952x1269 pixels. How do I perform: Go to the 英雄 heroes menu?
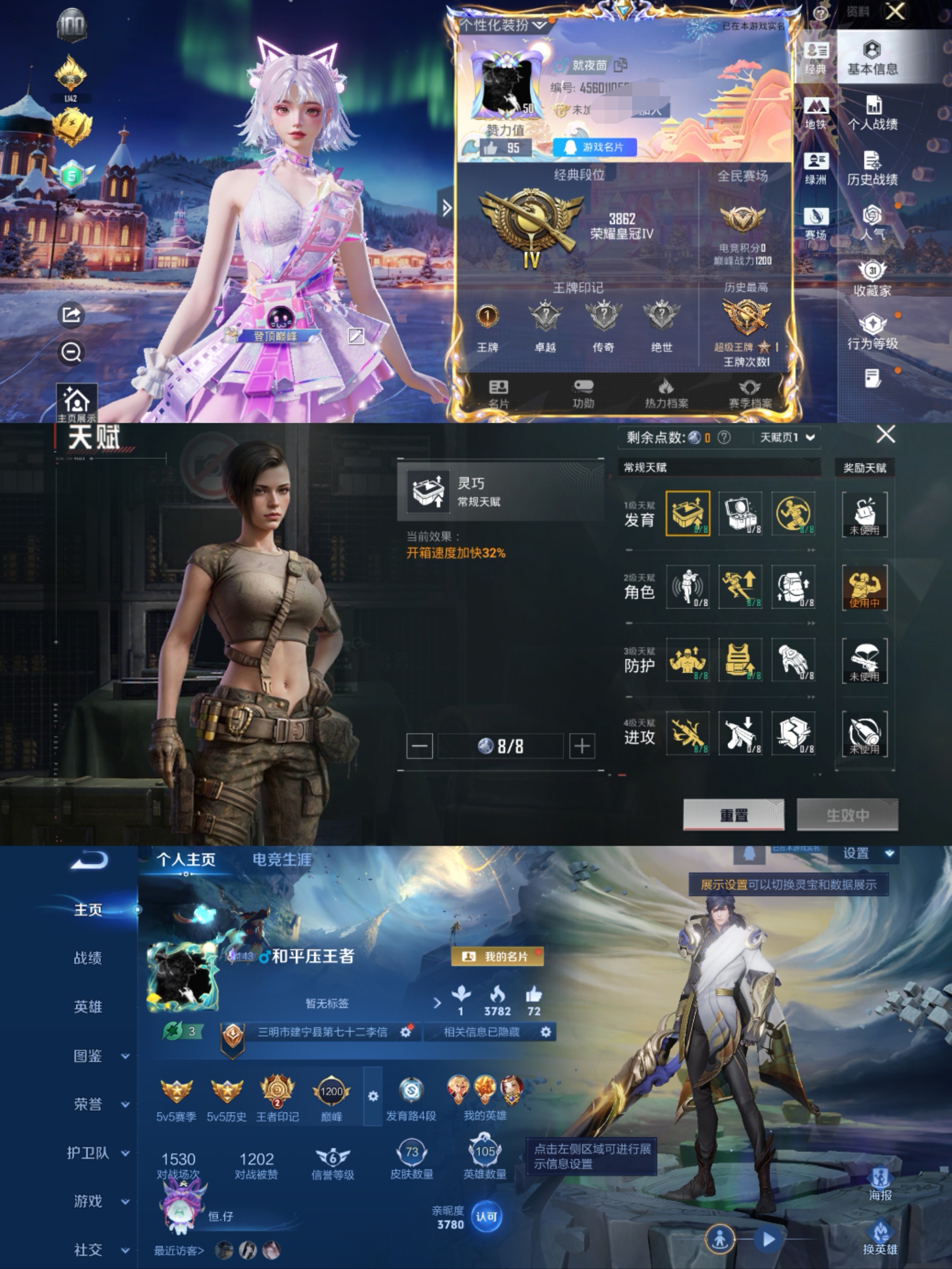tap(88, 1007)
